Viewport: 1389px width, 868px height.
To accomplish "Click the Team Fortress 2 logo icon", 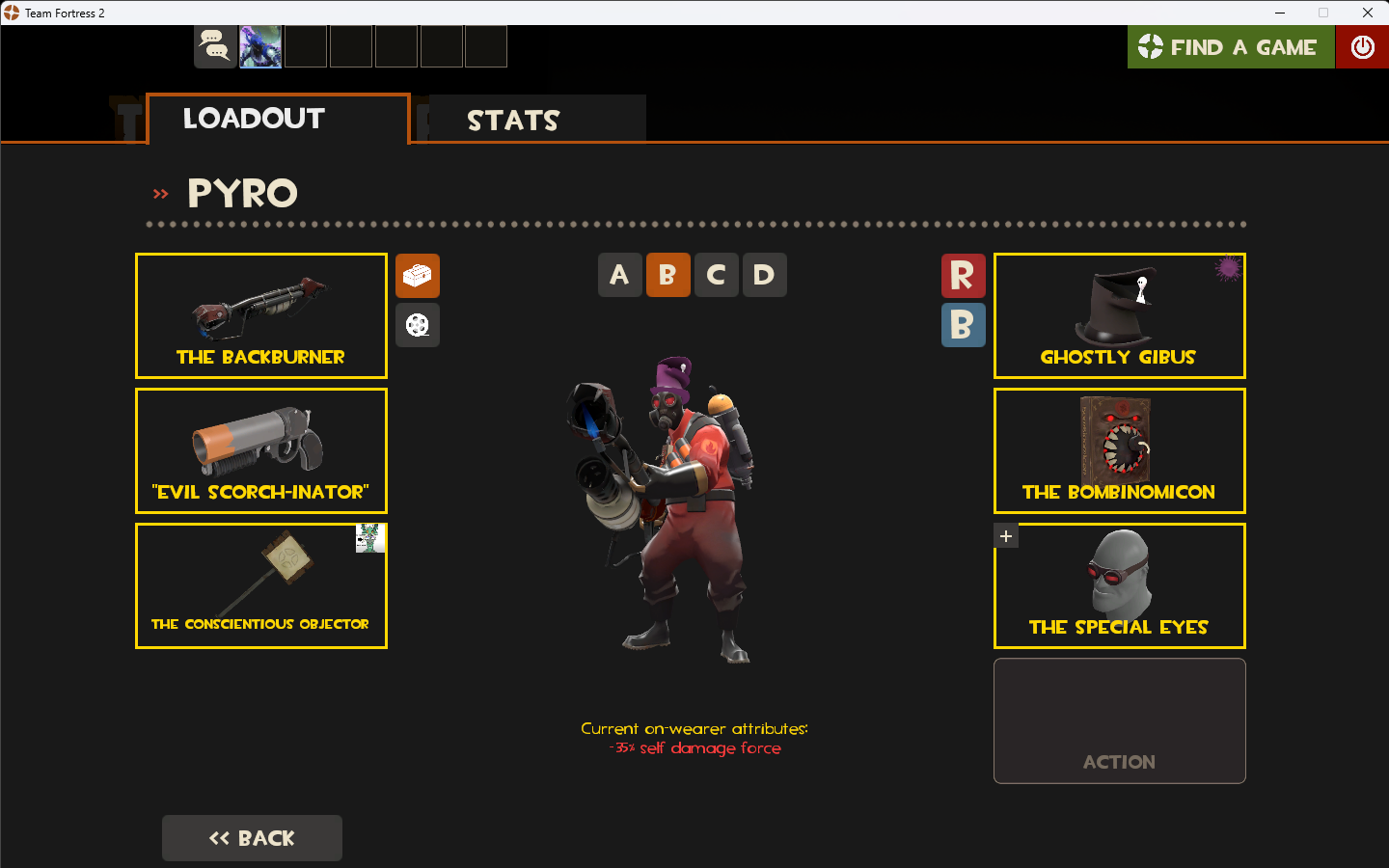I will click(11, 13).
